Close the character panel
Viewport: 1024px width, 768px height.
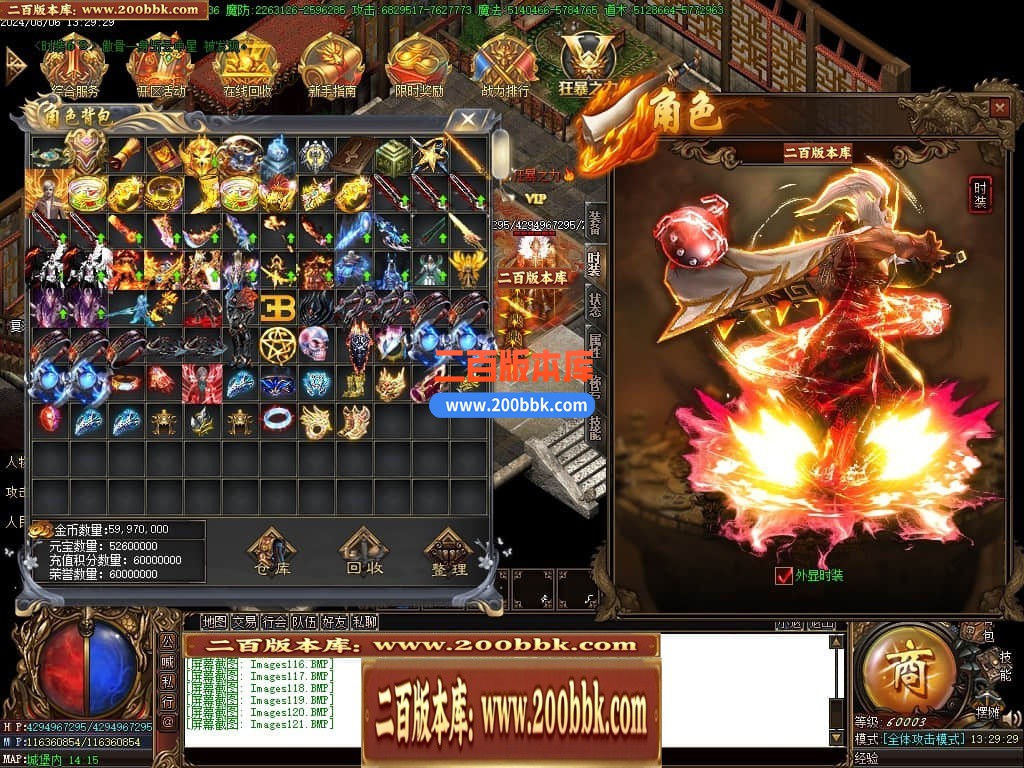point(999,107)
